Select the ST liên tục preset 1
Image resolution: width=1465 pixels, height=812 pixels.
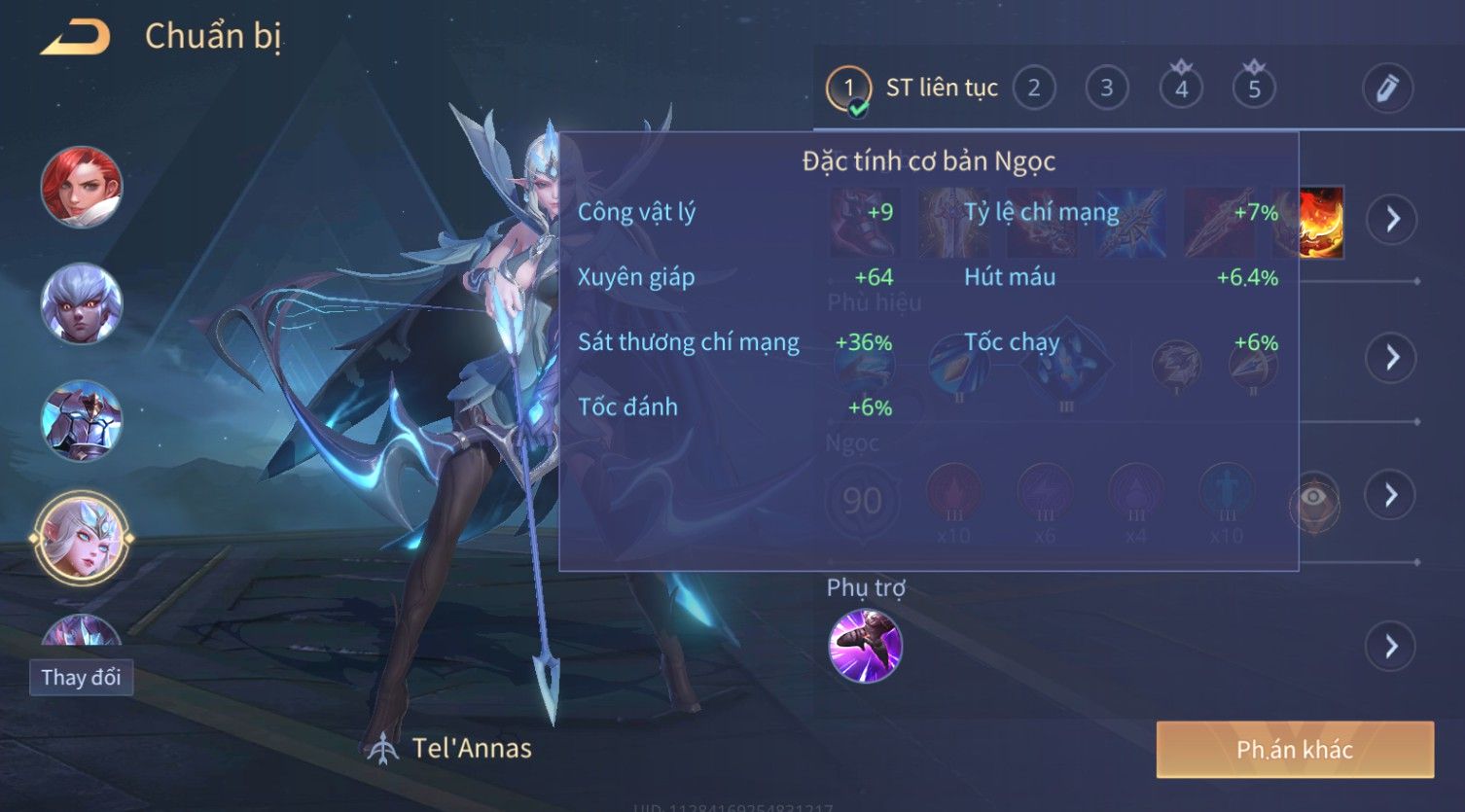[x=848, y=88]
